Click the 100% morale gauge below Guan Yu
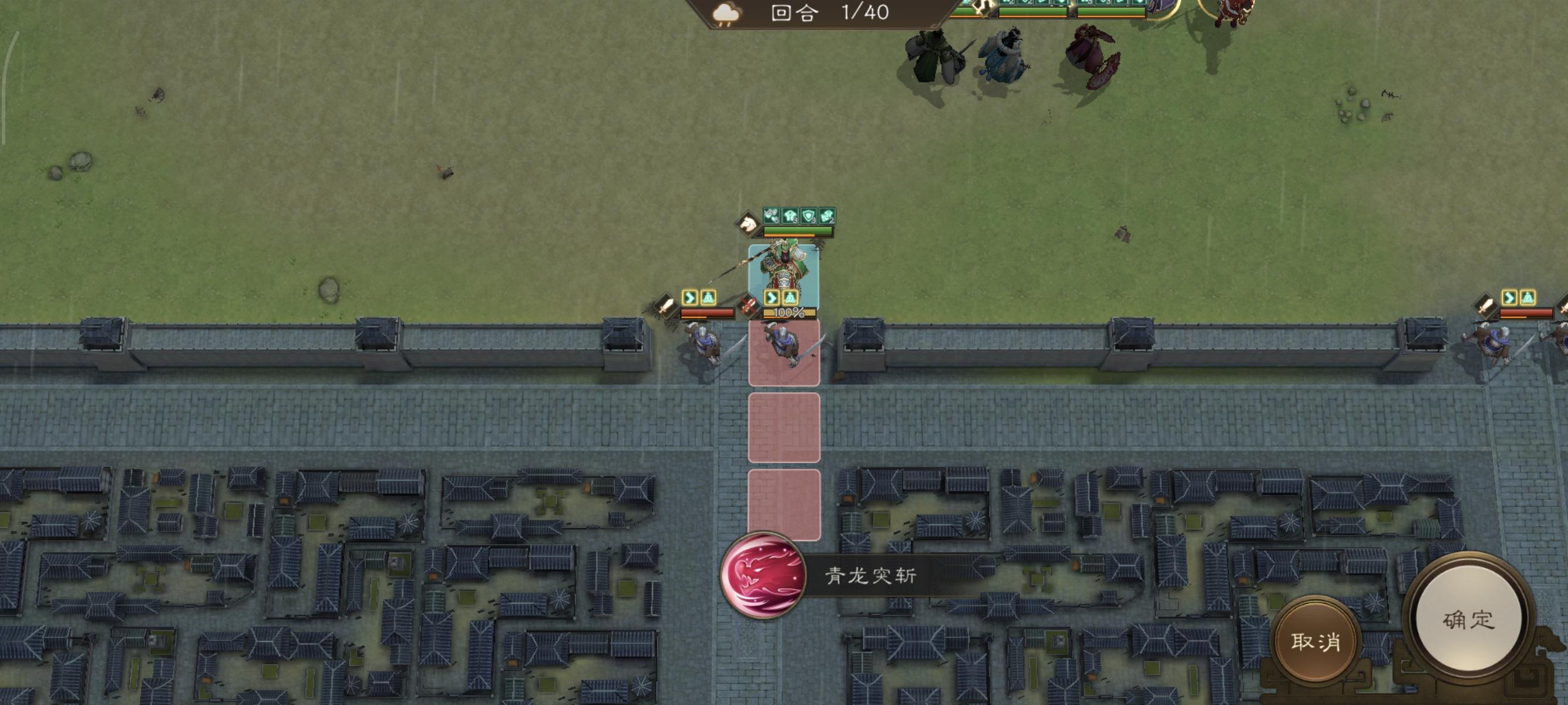The height and width of the screenshot is (705, 1568). click(789, 314)
